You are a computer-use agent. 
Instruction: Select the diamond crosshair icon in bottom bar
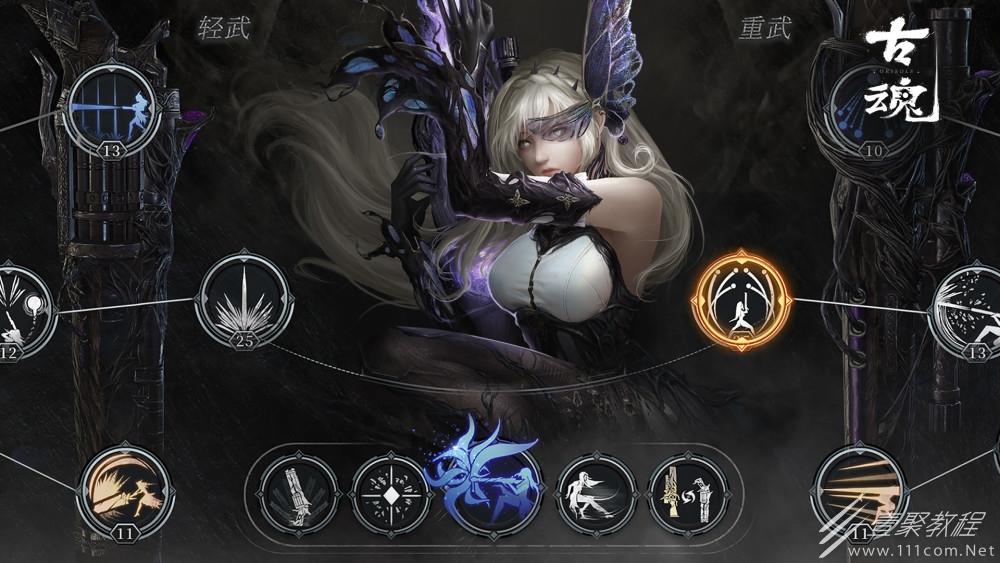tap(391, 496)
